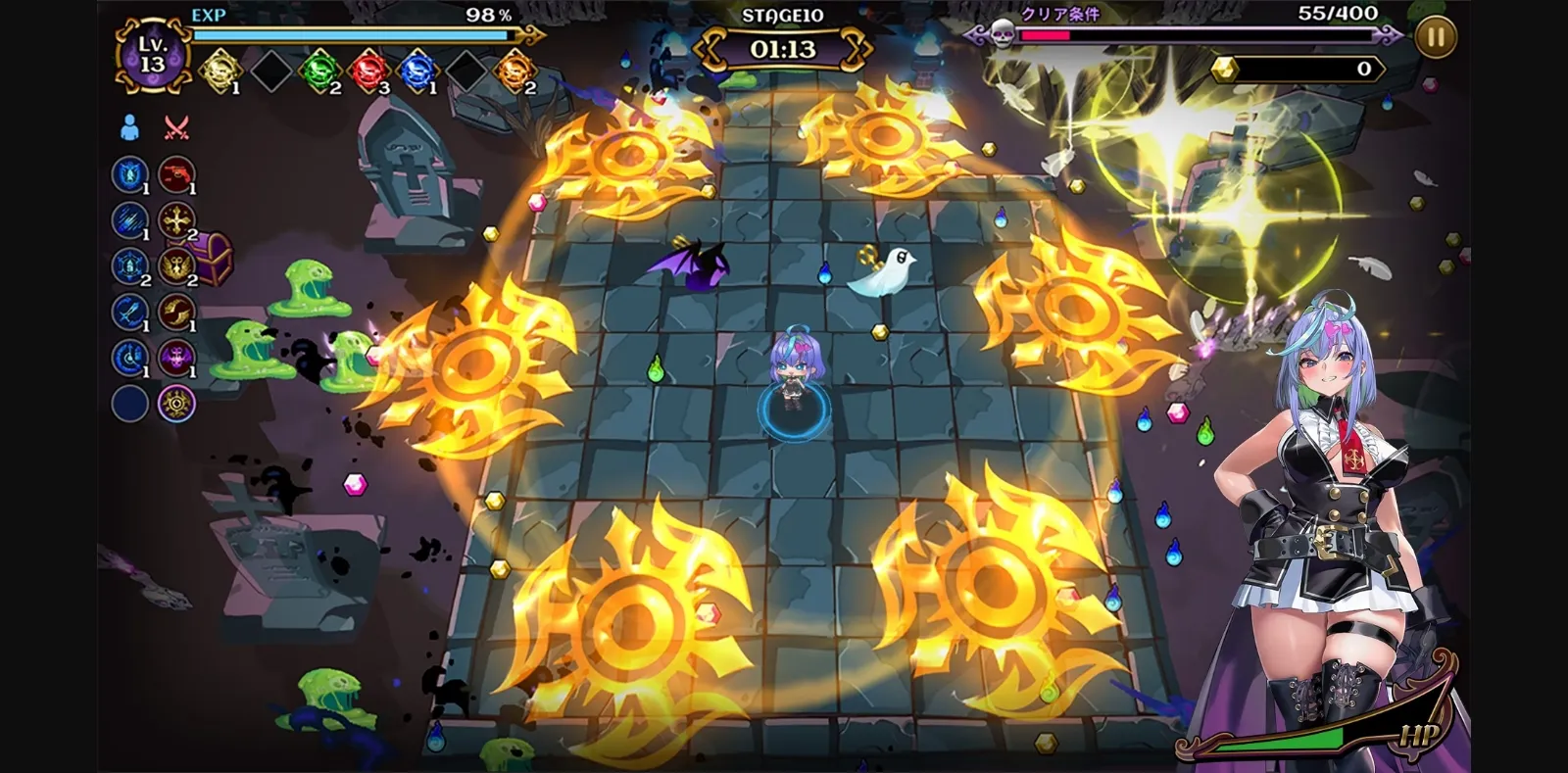This screenshot has width=1568, height=773.
Task: Select the empty gem slot next to gold gem
Action: click(272, 71)
